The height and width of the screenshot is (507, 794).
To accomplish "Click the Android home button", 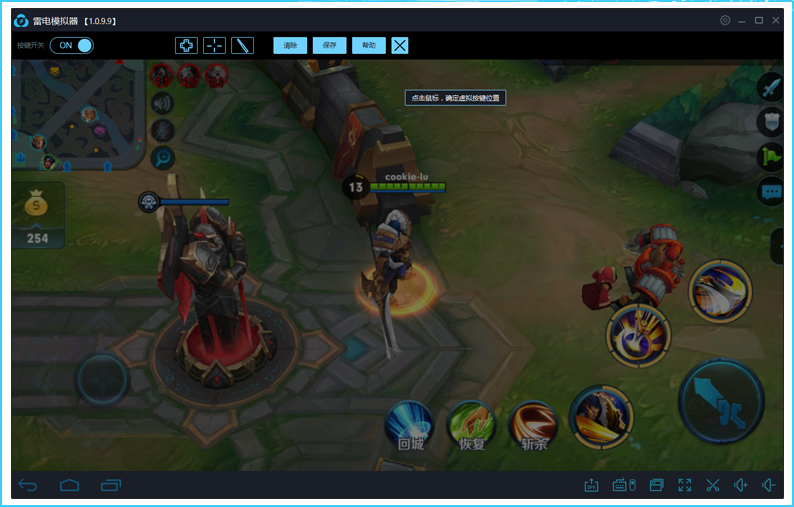I will tap(69, 485).
